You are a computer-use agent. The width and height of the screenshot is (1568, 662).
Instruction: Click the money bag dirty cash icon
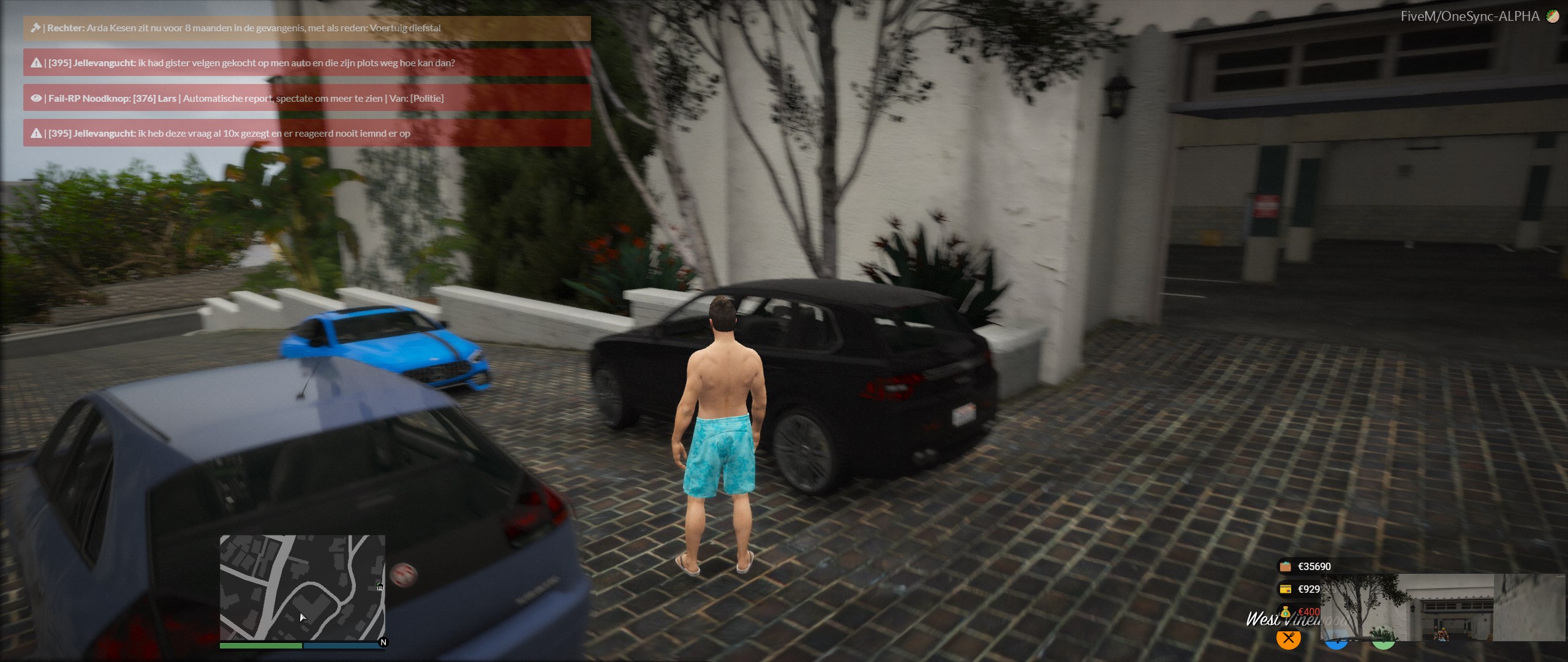[1285, 612]
